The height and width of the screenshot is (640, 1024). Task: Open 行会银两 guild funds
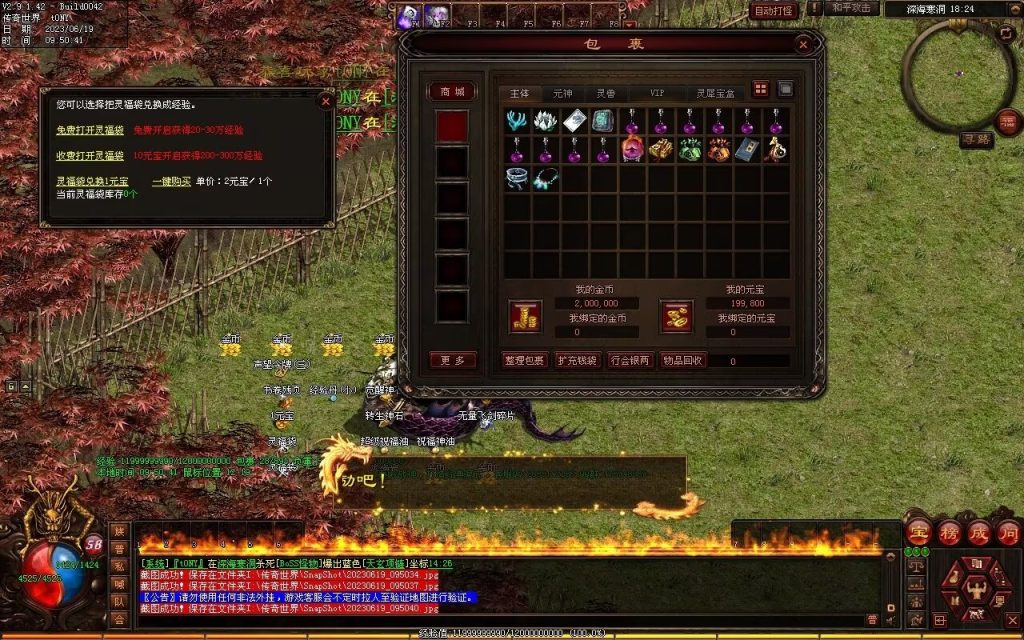[x=630, y=360]
